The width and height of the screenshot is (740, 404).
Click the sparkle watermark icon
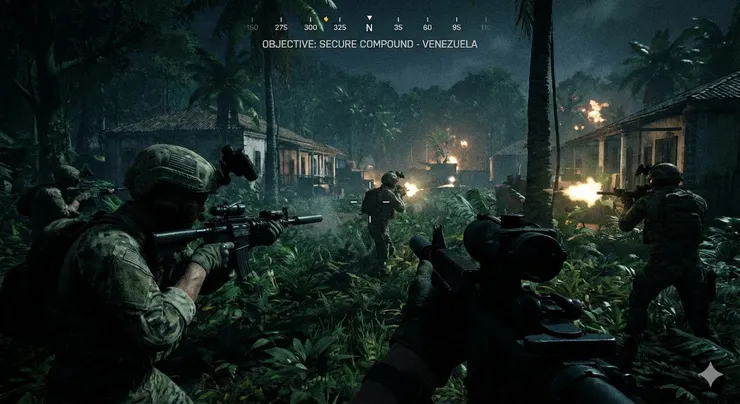(x=710, y=374)
